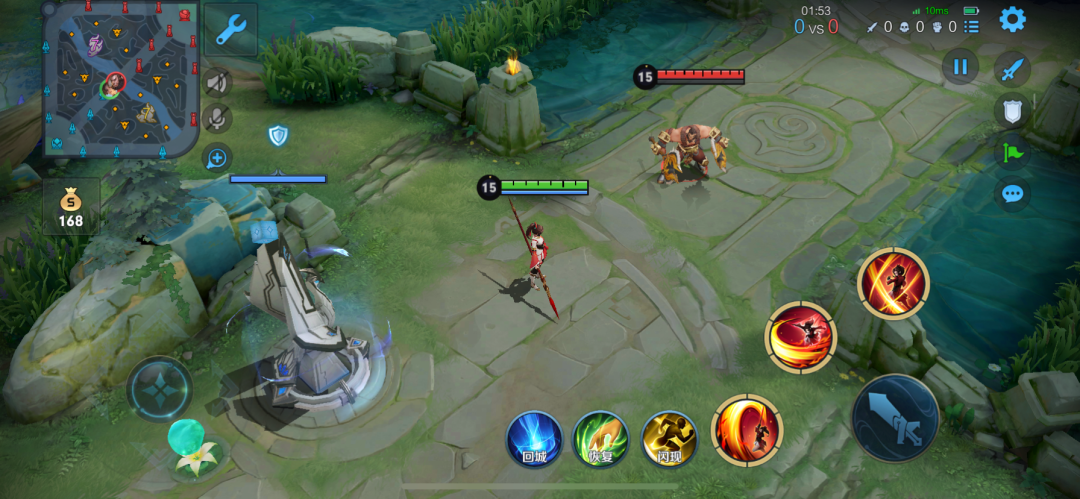Screen dimensions: 1080x499
Task: Open the chat bubble quick messages
Action: (x=1012, y=193)
